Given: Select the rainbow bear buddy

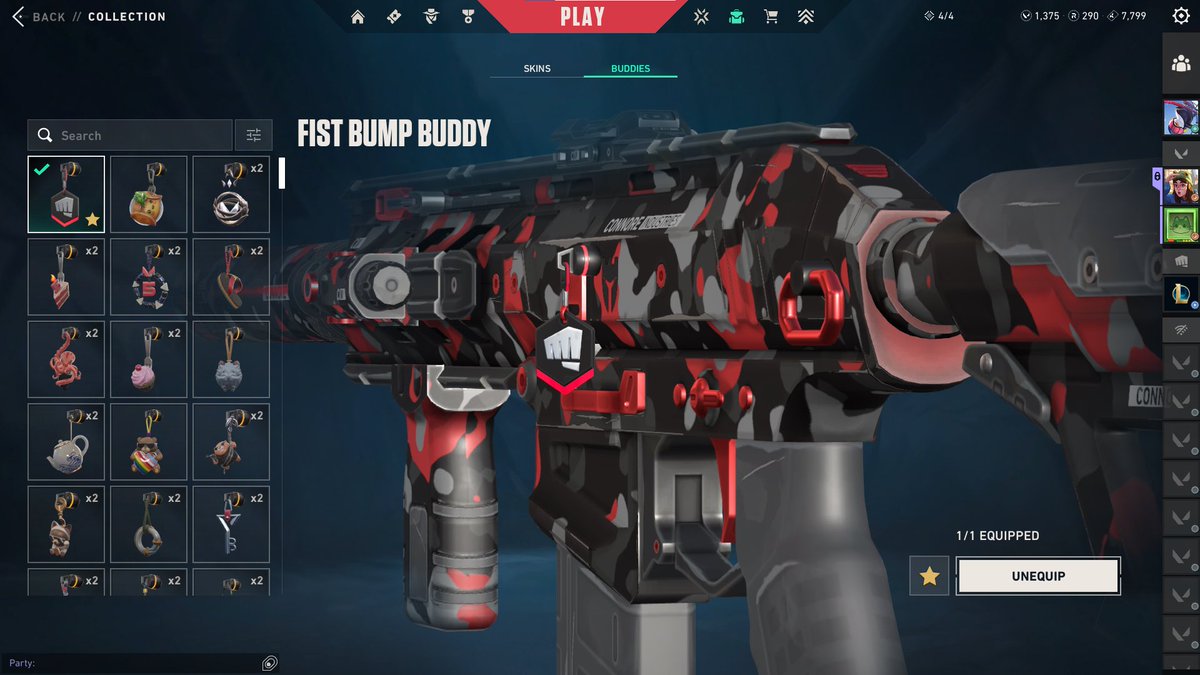Looking at the screenshot, I should [x=148, y=442].
